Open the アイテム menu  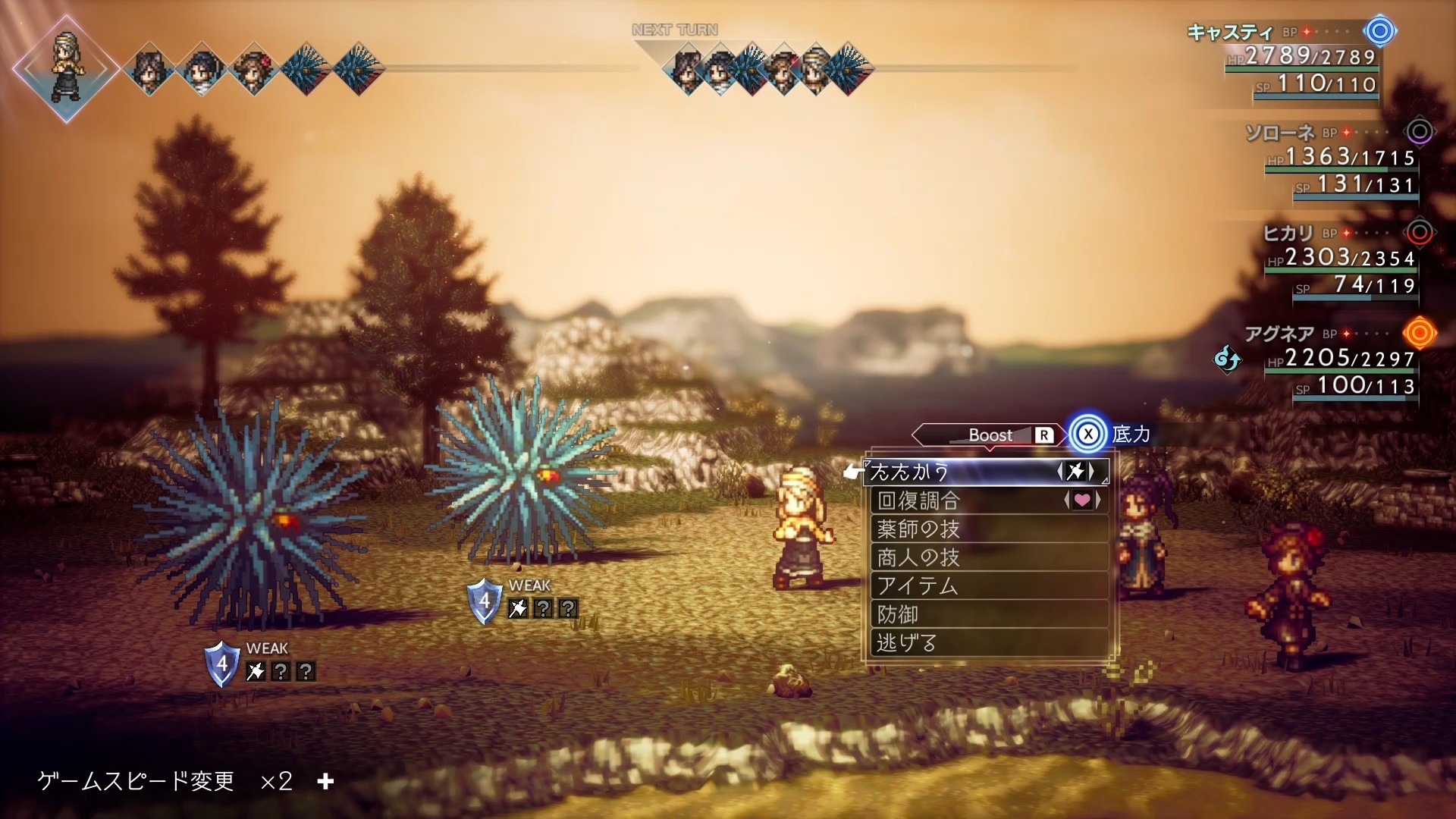[986, 585]
